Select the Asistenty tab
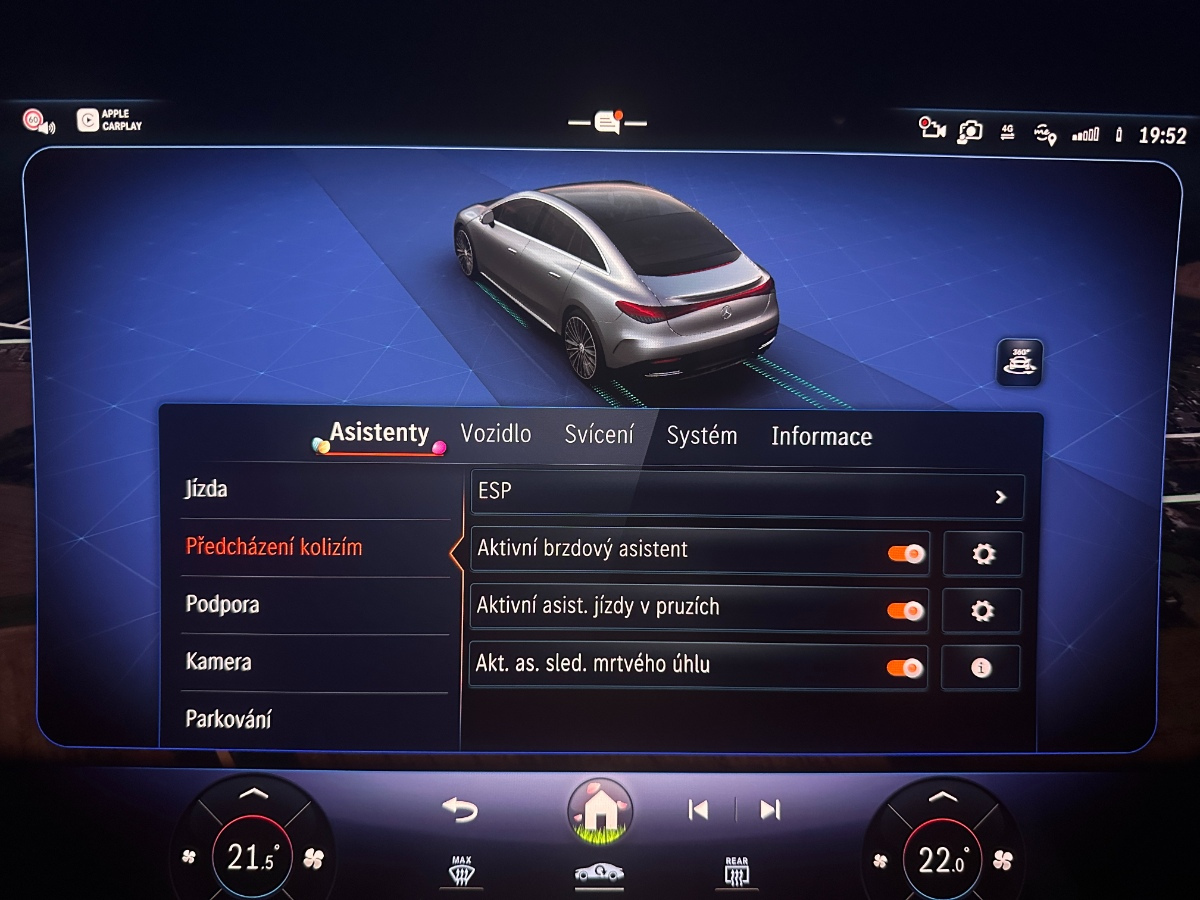1200x900 pixels. click(379, 434)
